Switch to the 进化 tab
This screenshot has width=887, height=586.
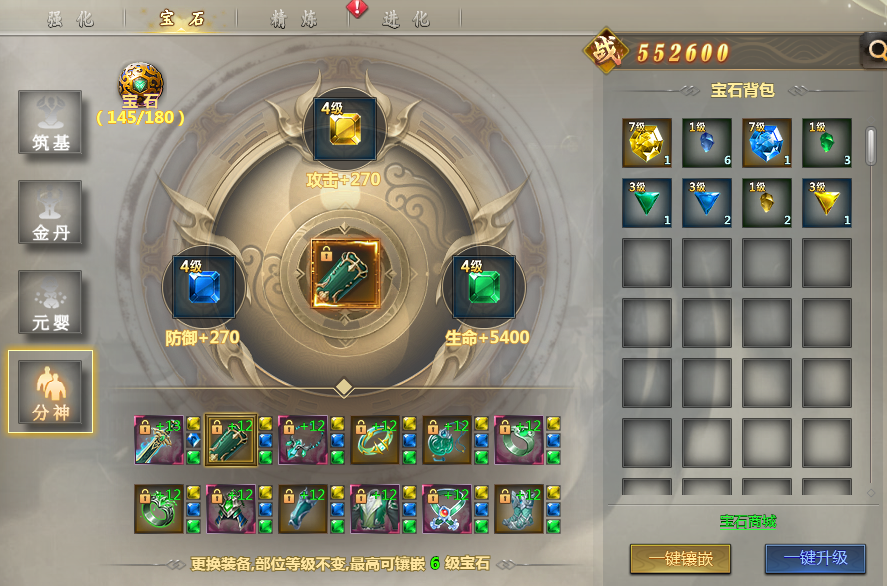pos(406,19)
